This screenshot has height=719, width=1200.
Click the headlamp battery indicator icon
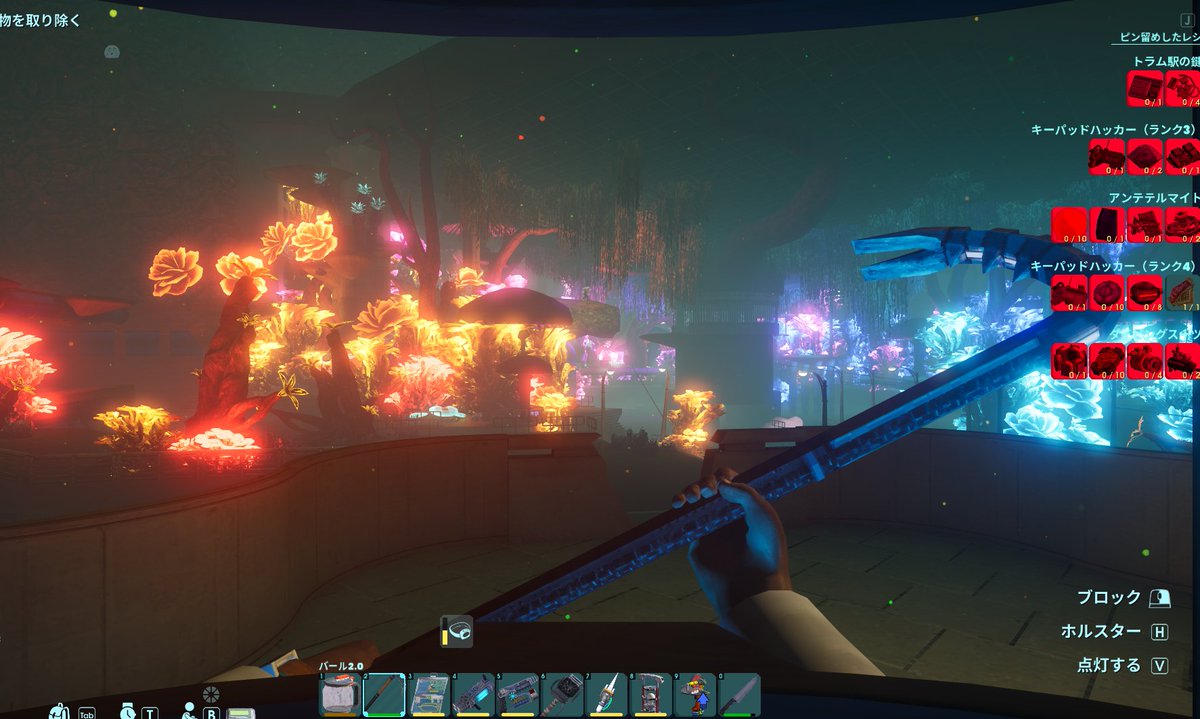(x=455, y=632)
